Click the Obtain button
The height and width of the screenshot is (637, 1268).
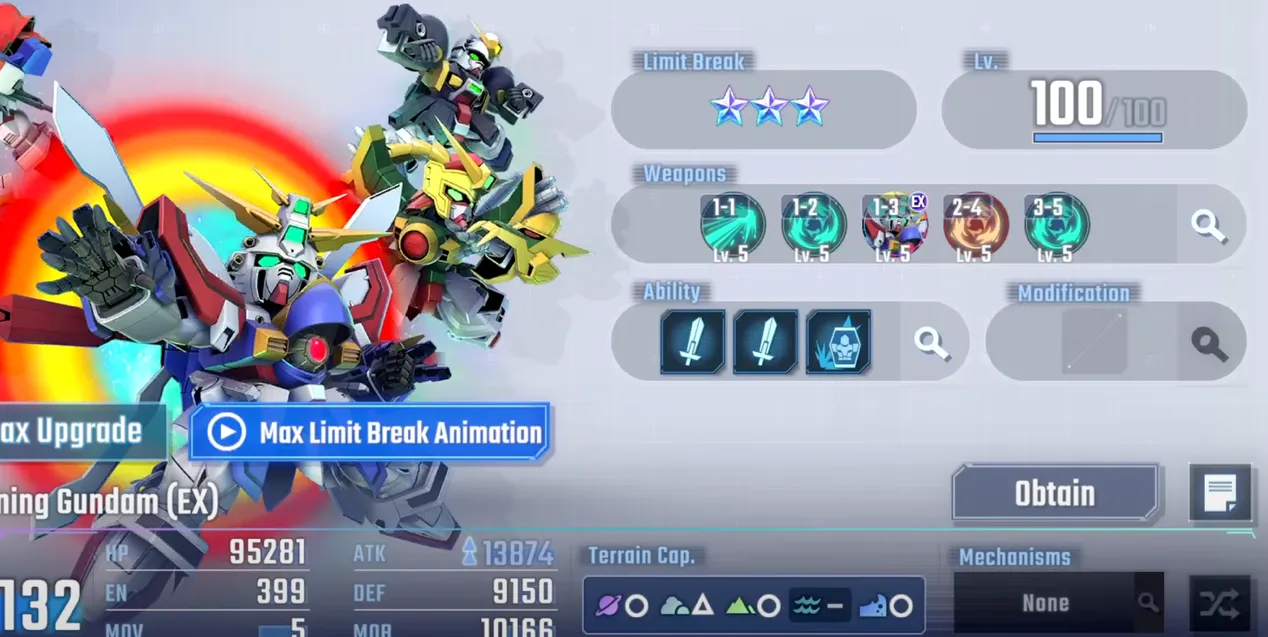(x=1054, y=493)
